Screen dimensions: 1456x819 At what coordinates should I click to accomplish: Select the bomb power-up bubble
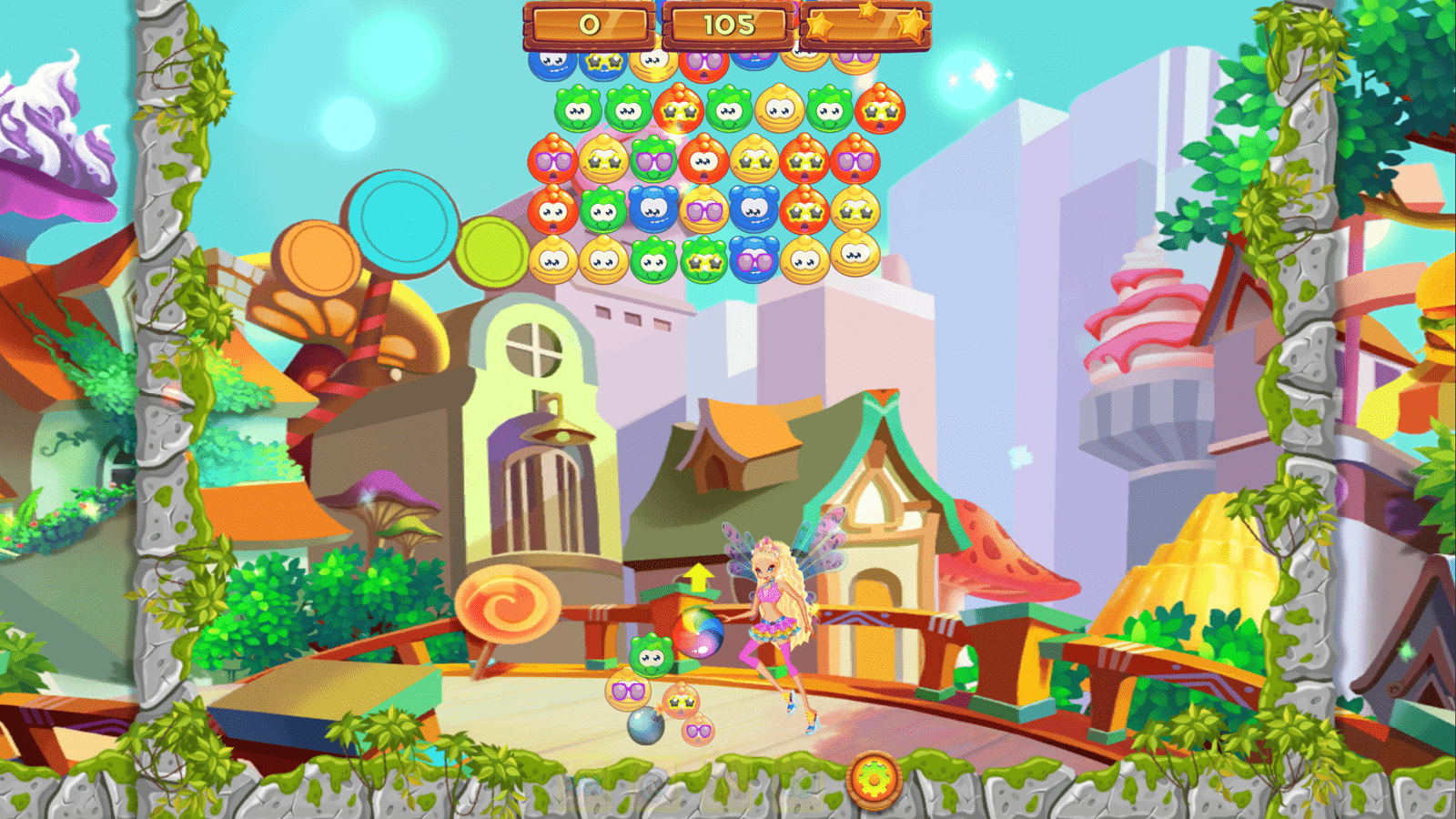645,727
